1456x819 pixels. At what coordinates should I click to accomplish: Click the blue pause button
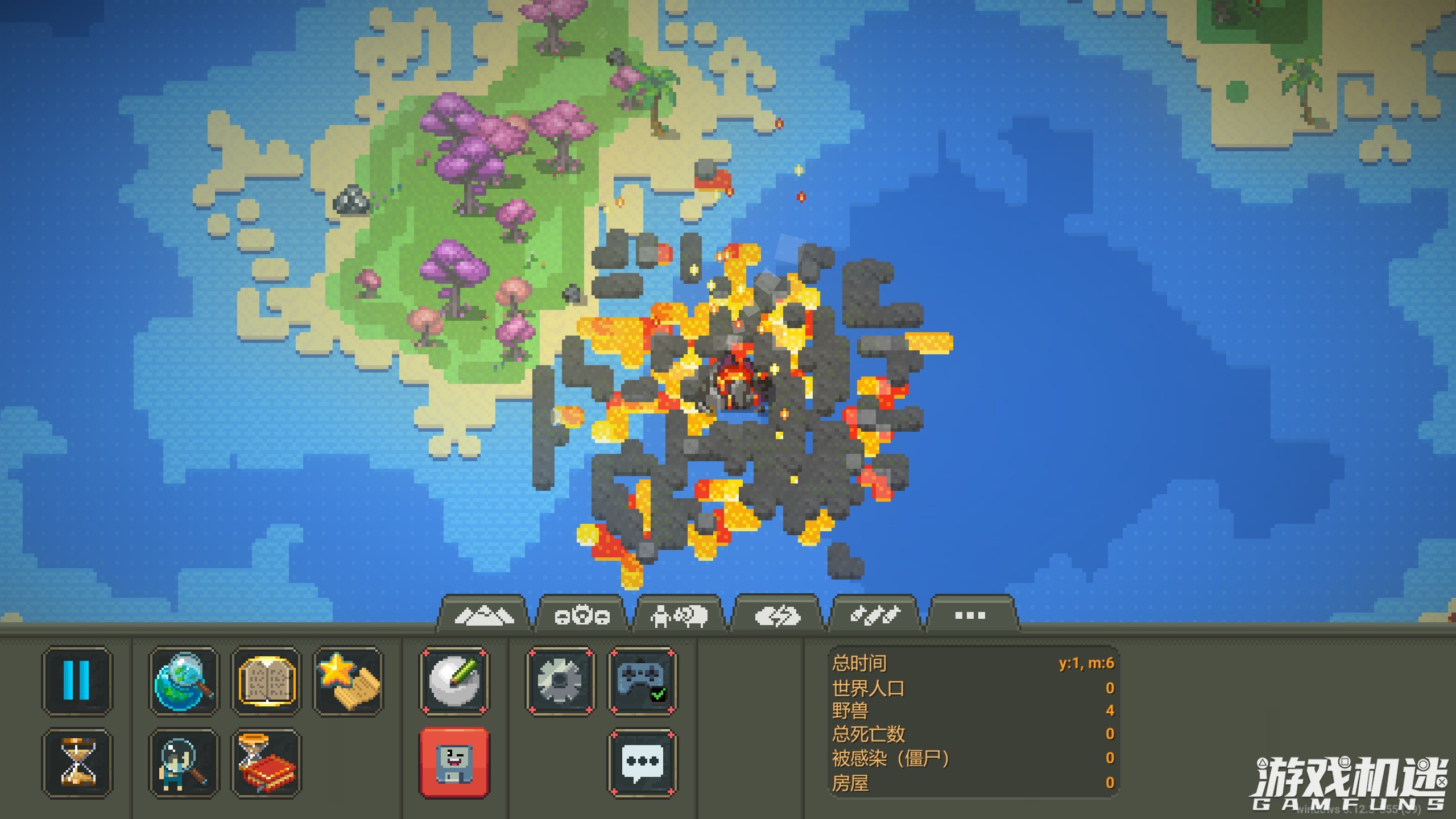(77, 680)
